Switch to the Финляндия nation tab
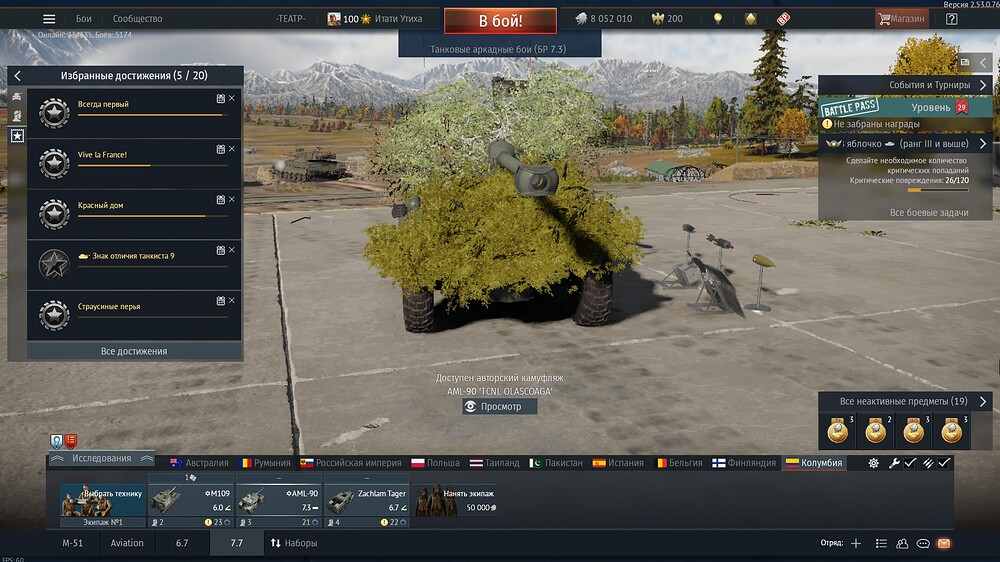1000x562 pixels. point(744,463)
